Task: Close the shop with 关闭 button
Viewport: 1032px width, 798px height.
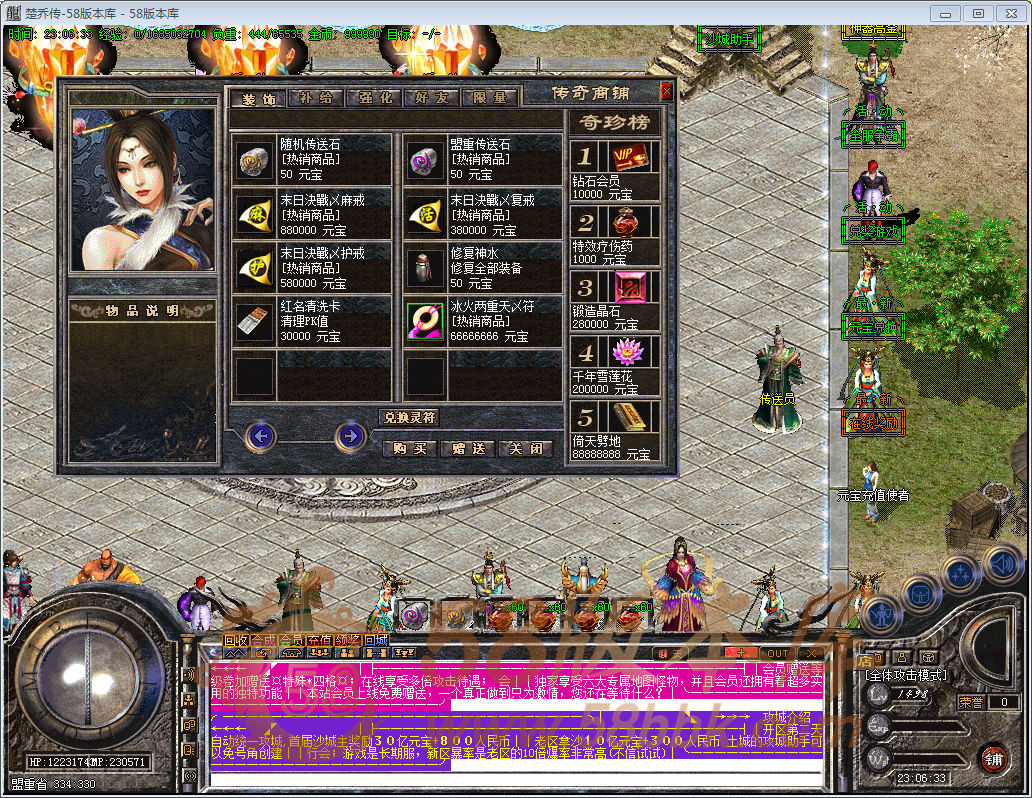Action: click(526, 449)
